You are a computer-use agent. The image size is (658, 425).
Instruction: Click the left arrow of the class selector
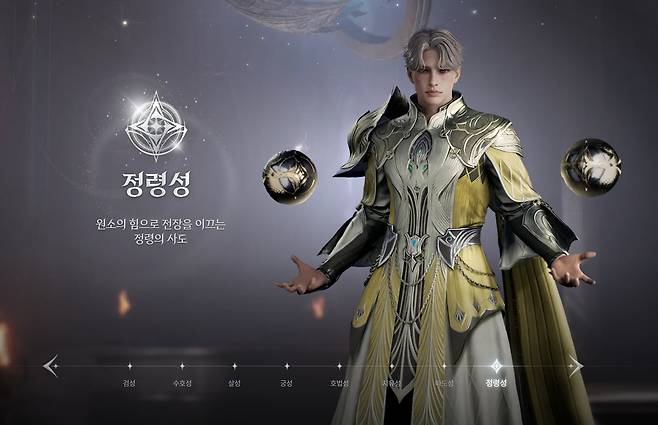tap(51, 366)
